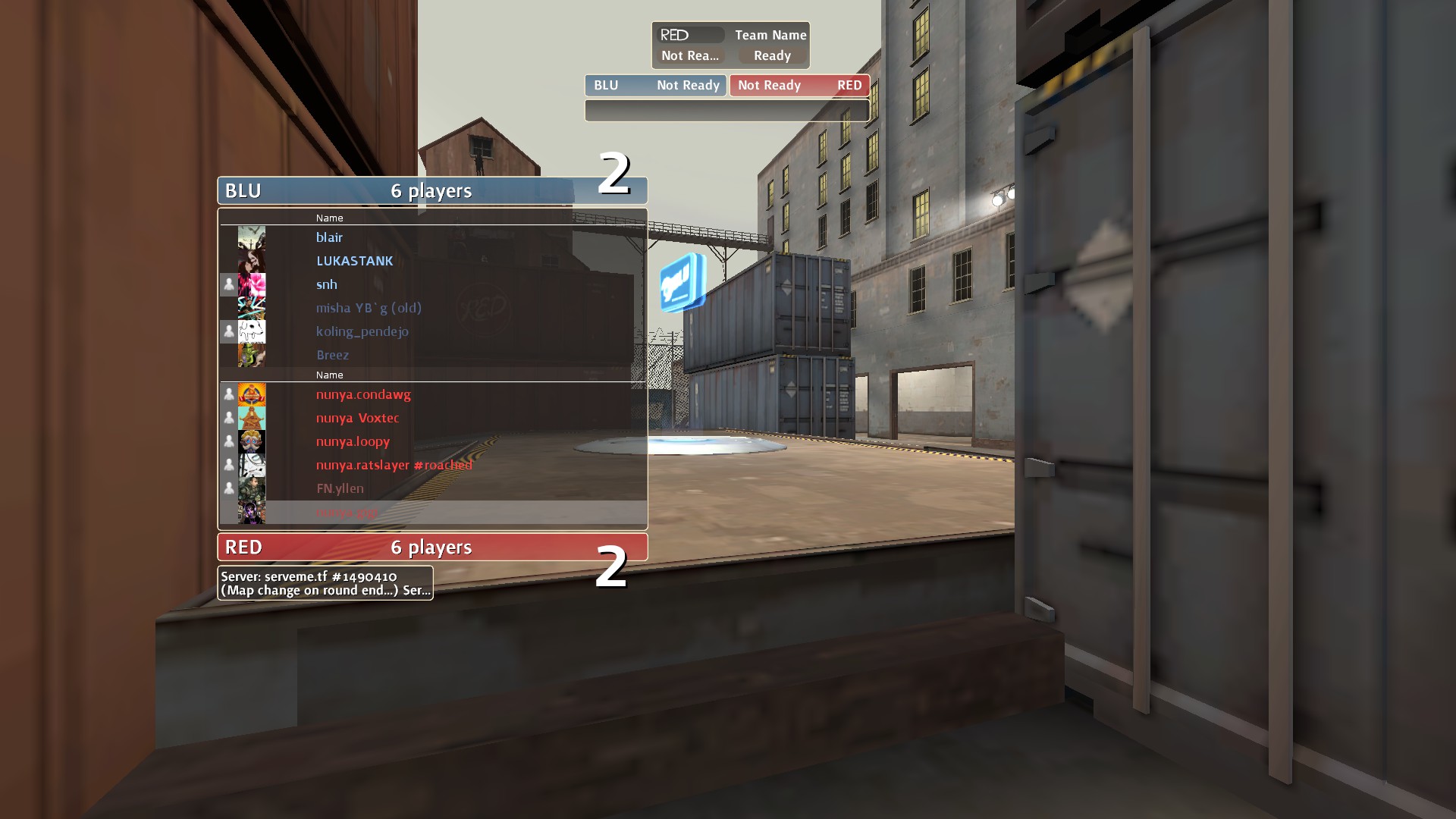Select the BLU Not Ready status bar

click(655, 85)
